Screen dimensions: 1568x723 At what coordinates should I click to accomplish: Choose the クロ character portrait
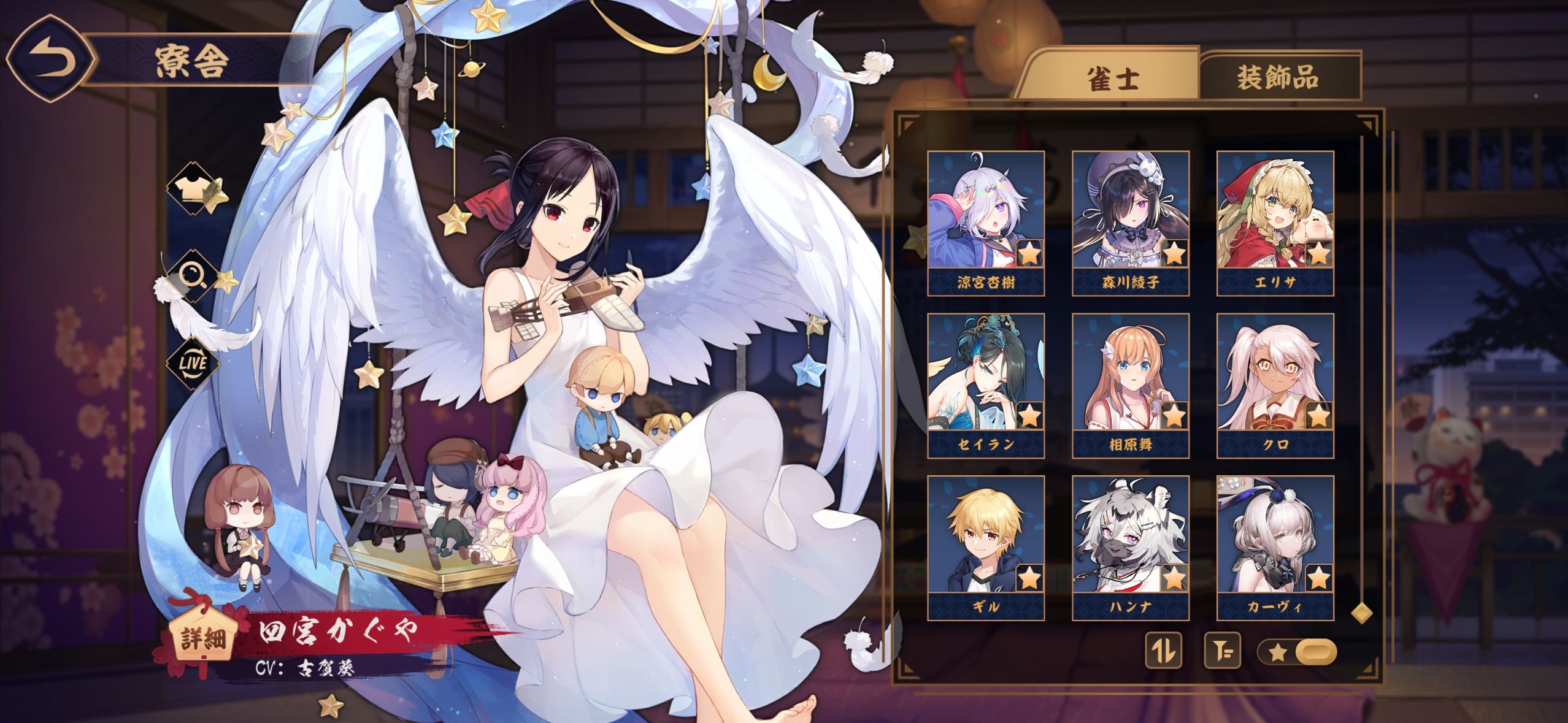1275,385
